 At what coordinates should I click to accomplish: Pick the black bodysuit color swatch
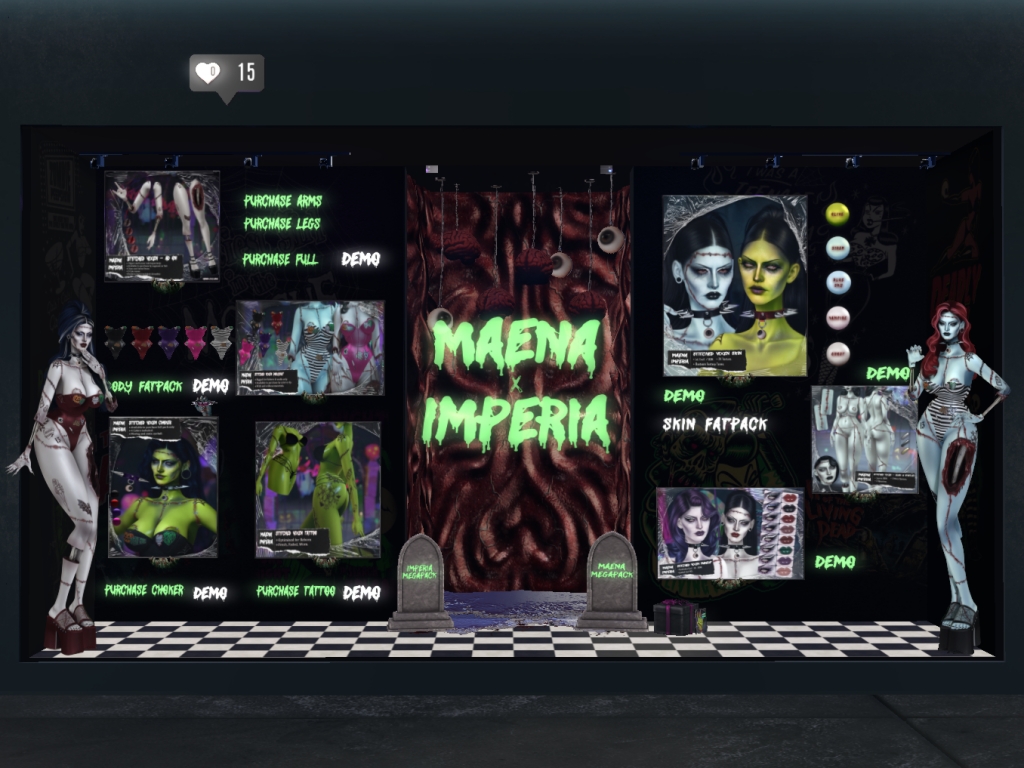(116, 340)
